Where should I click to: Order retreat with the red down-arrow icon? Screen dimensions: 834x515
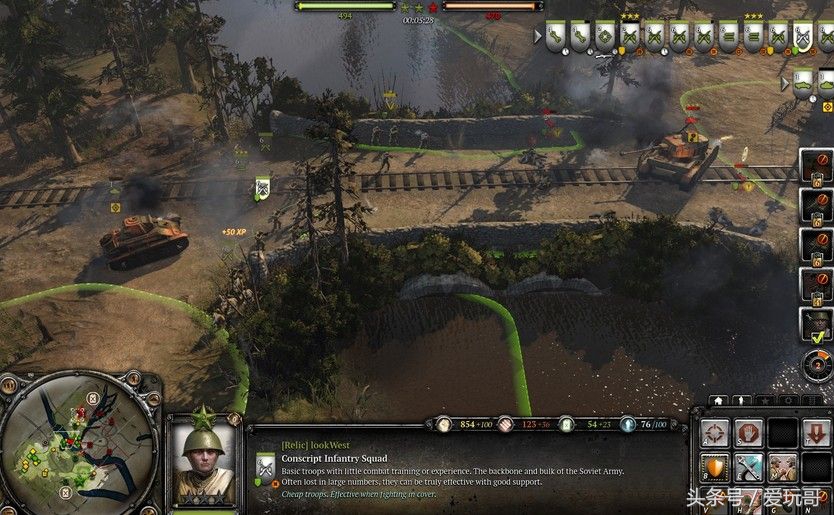point(817,433)
